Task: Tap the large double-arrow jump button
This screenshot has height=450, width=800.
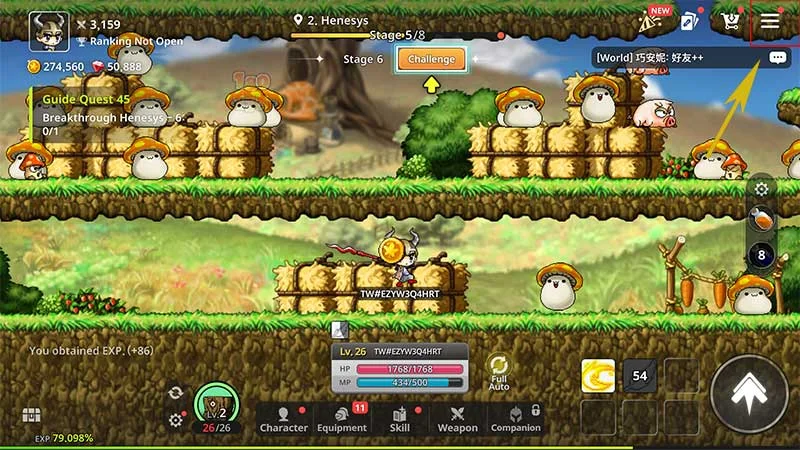Action: click(x=749, y=394)
